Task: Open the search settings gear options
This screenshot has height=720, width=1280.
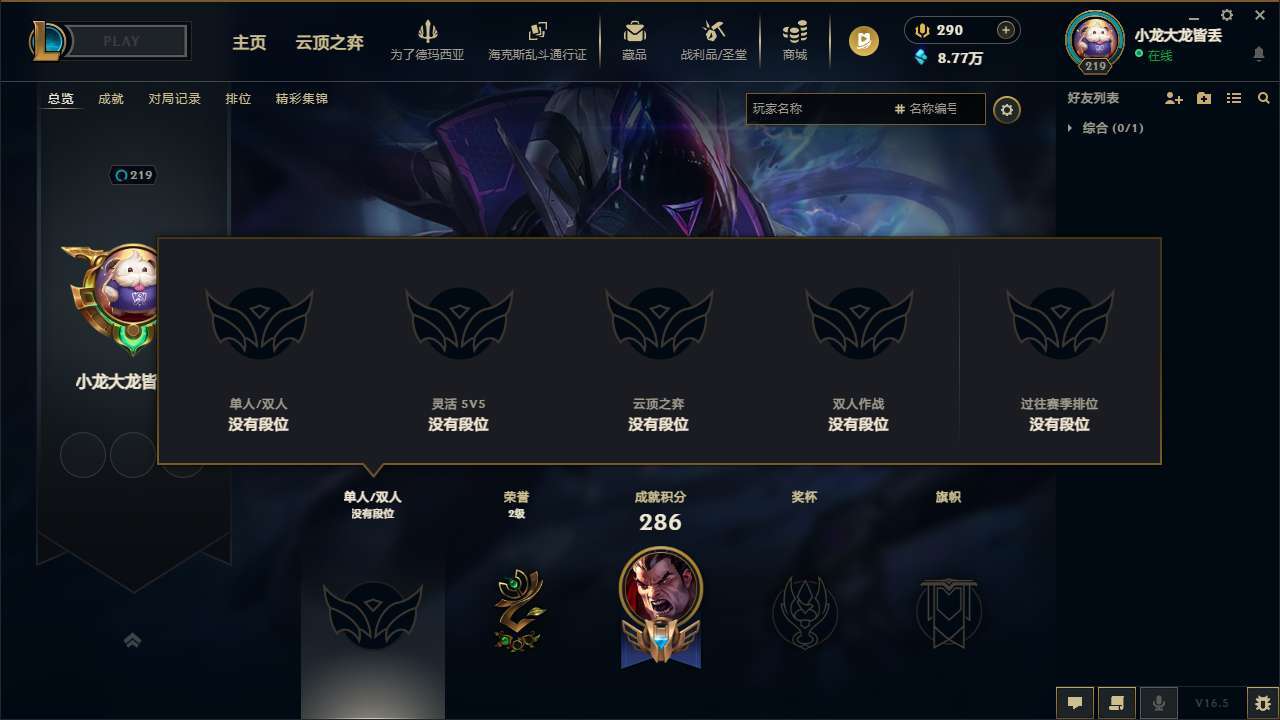Action: [1007, 109]
